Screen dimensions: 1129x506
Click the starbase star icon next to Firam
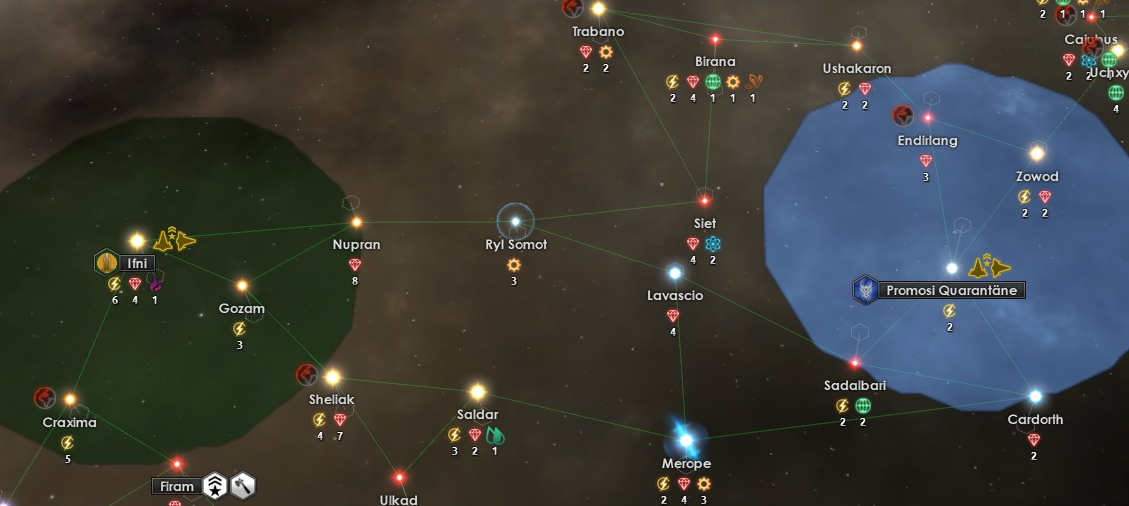point(215,487)
